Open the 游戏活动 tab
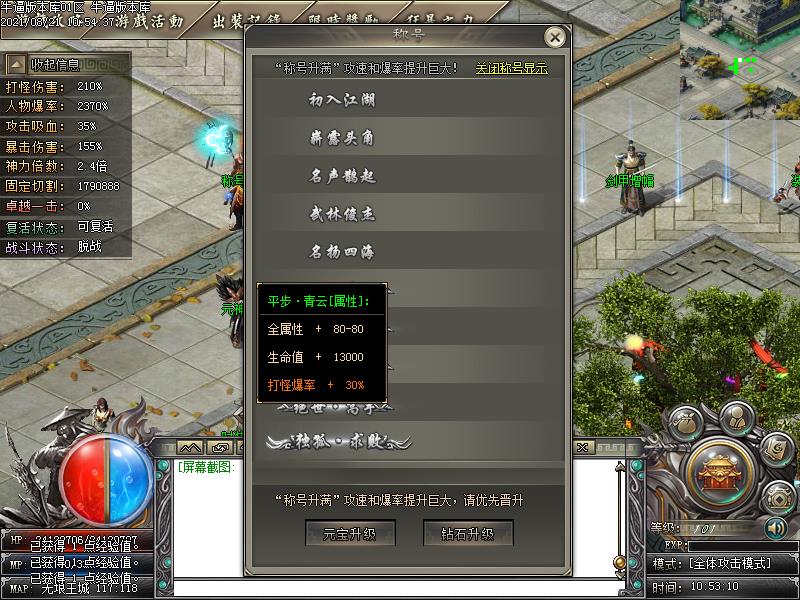800x600 pixels. point(150,20)
